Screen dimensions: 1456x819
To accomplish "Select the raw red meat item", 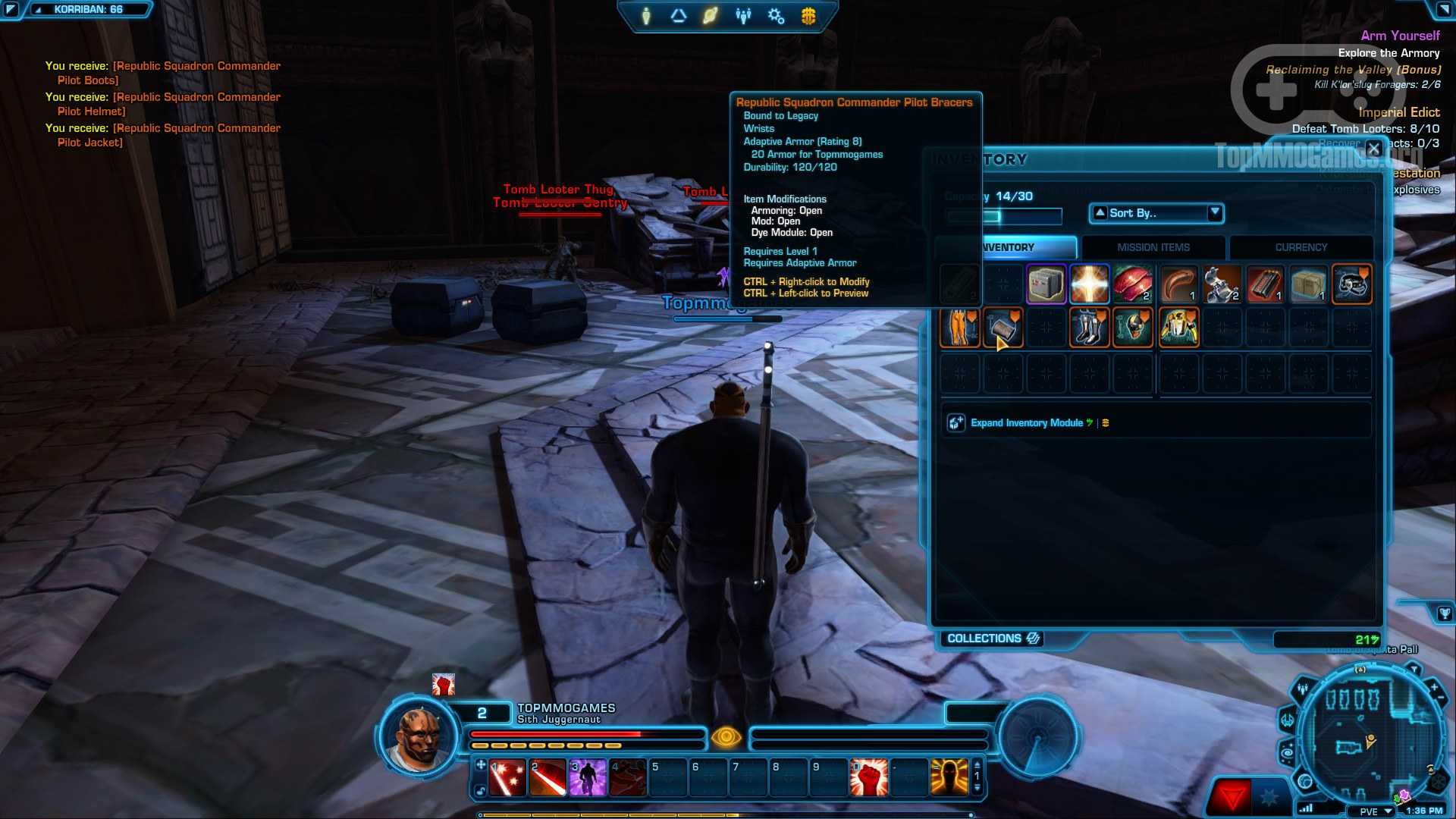I will [1132, 284].
